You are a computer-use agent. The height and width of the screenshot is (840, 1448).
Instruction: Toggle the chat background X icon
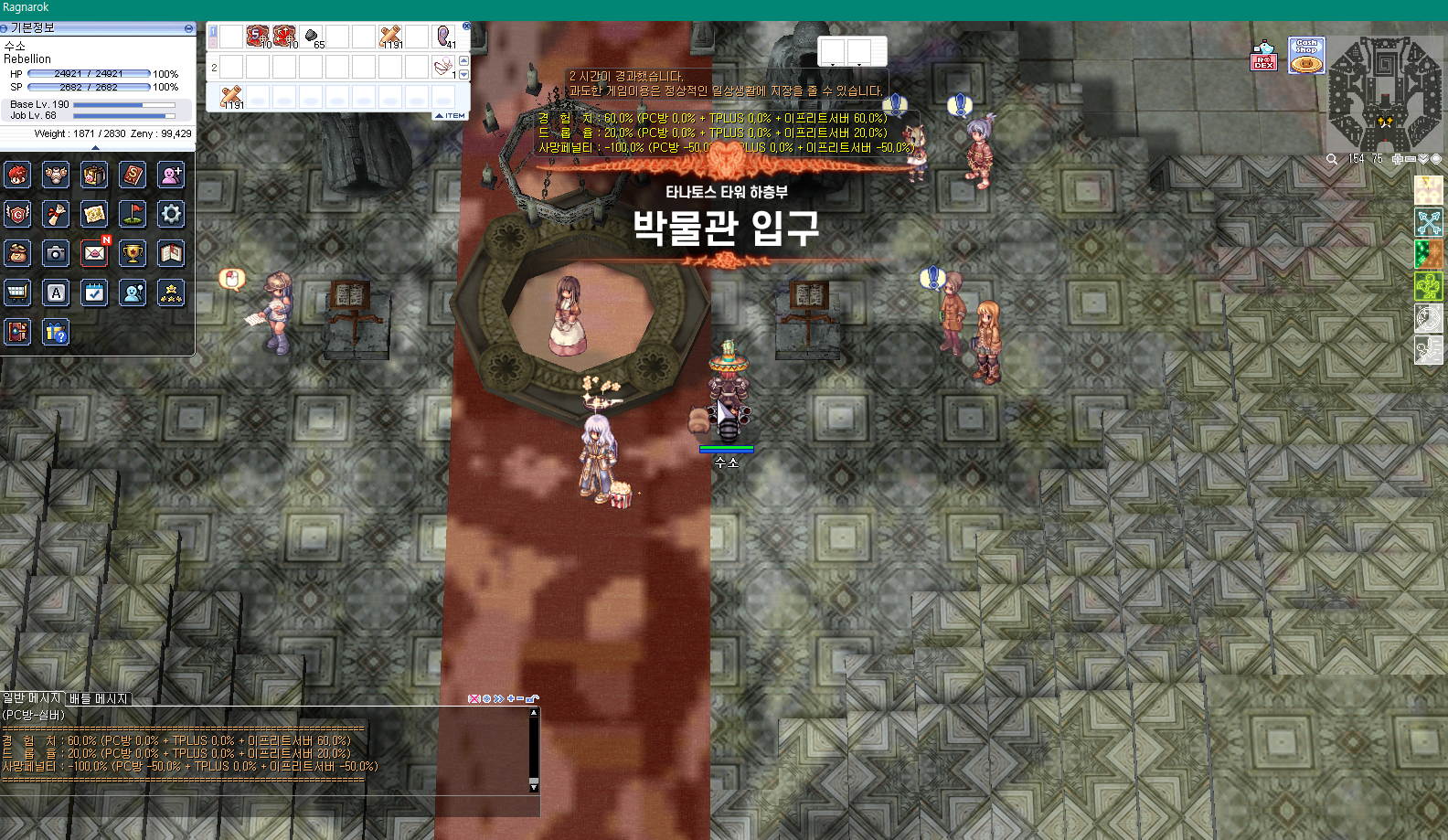474,698
